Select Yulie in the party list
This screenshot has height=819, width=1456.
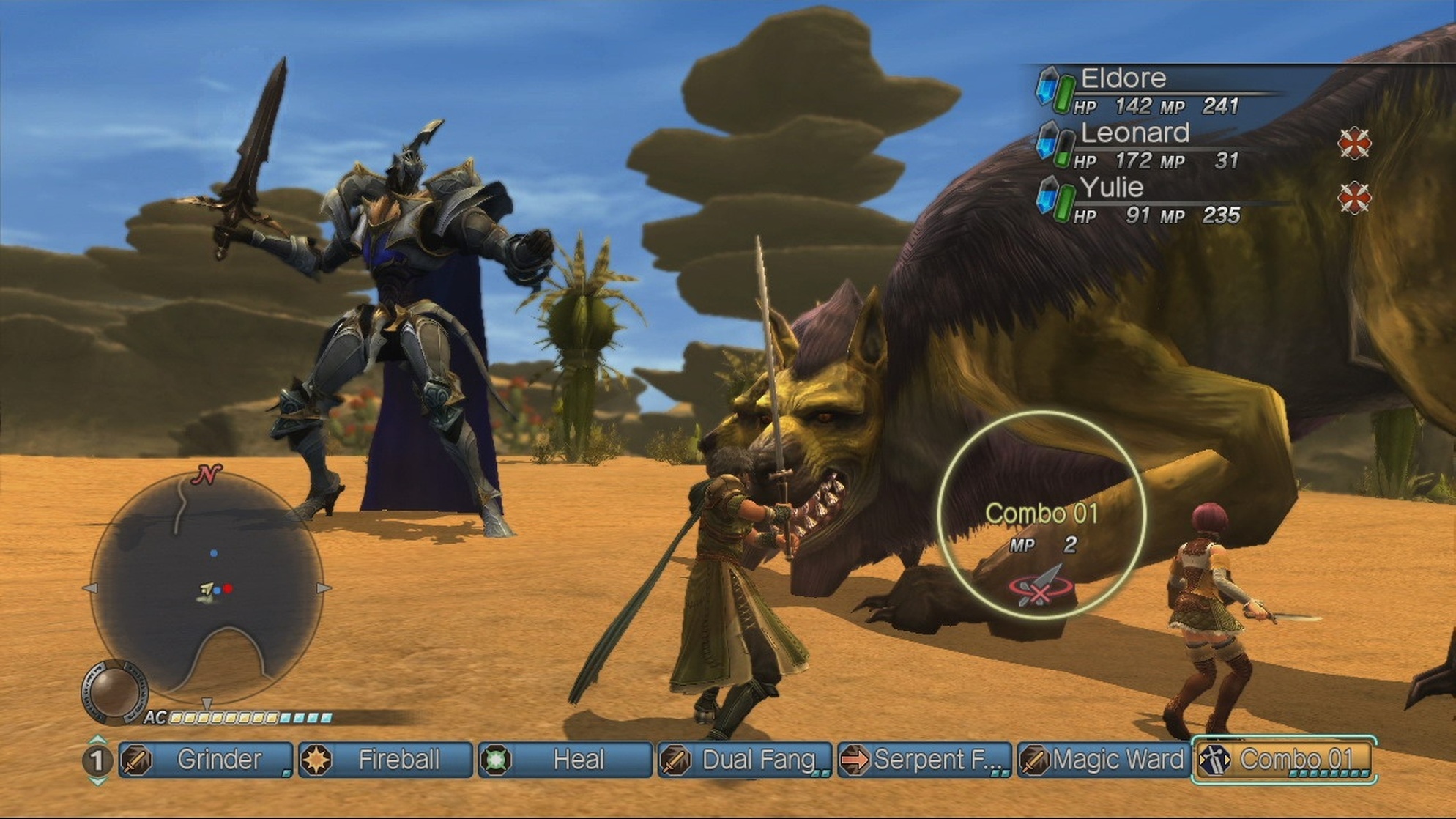pos(1112,188)
